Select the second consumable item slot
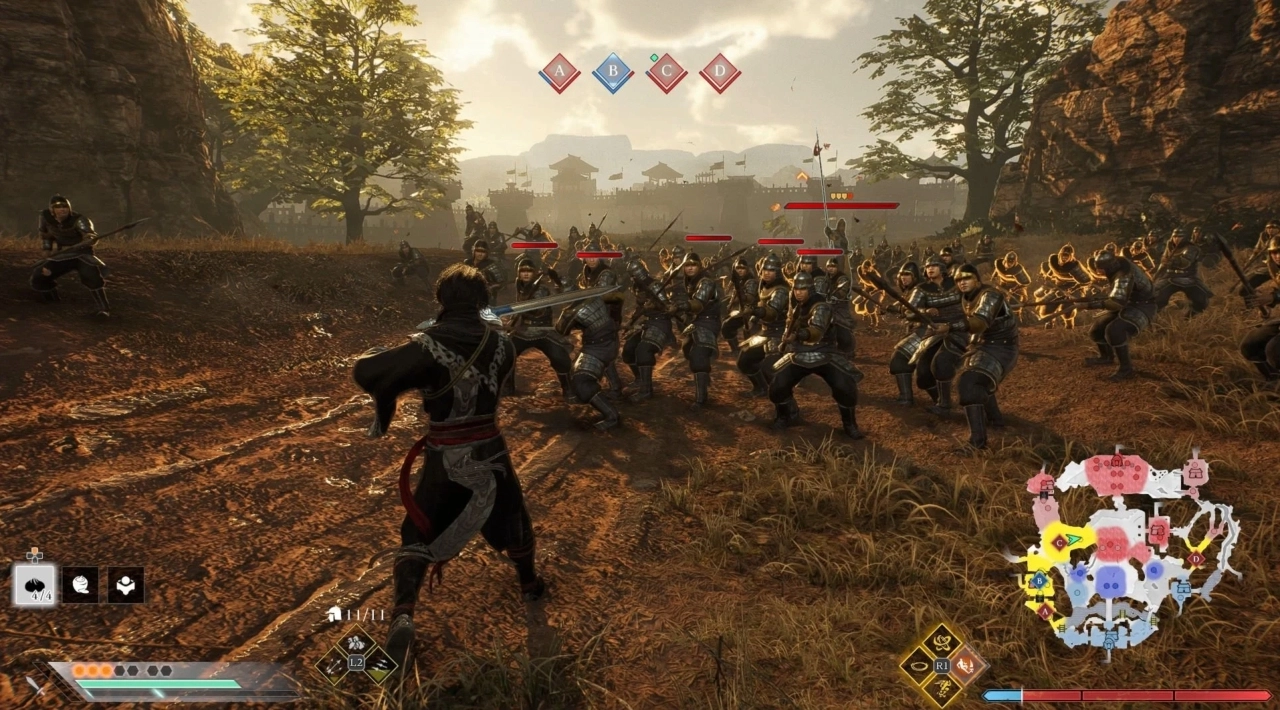1280x710 pixels. (x=80, y=585)
